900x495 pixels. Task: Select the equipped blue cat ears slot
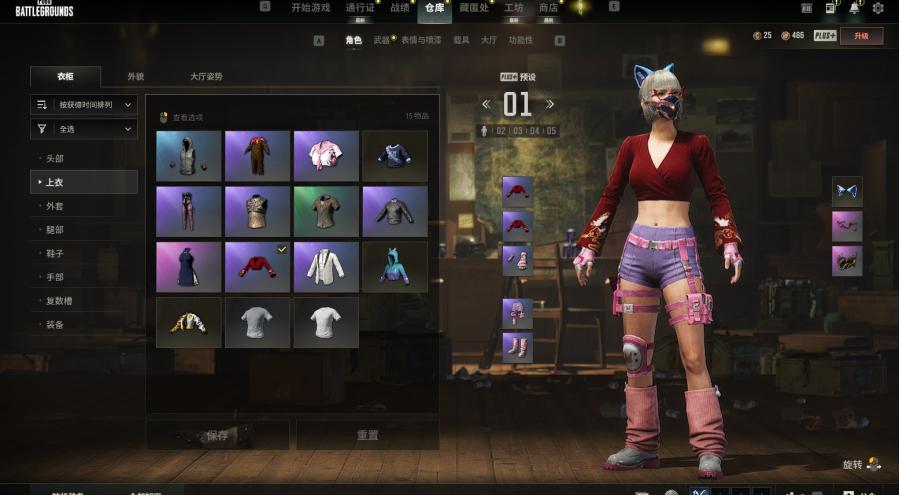(x=847, y=191)
